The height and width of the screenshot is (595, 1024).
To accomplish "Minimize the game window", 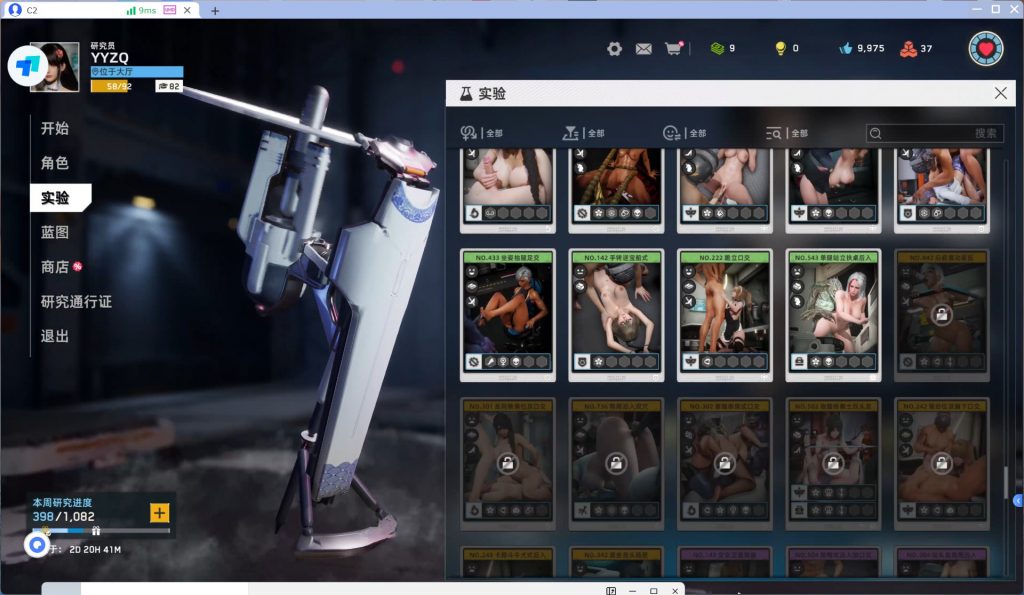I will [x=974, y=9].
